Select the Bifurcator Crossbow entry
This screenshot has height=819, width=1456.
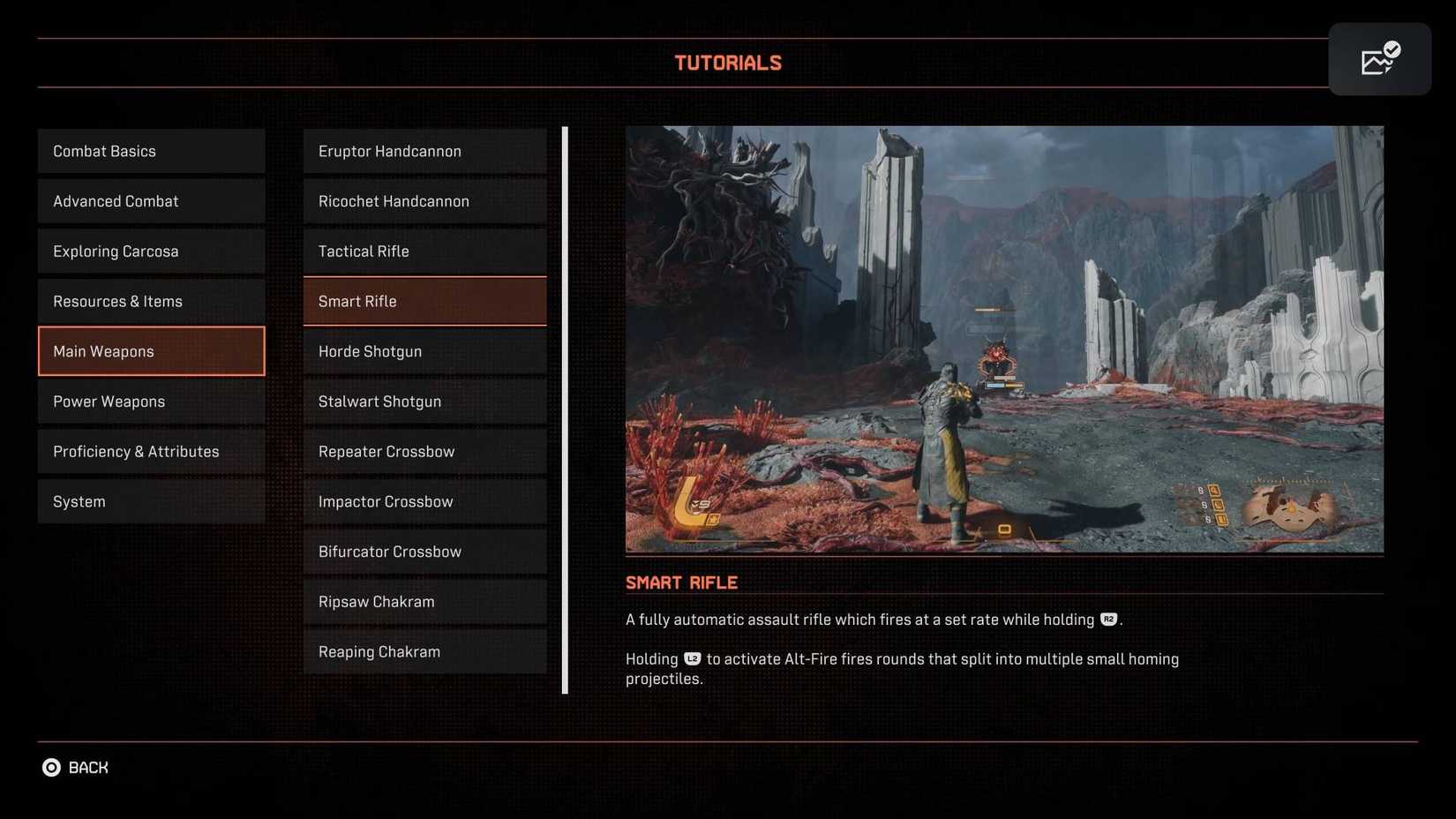tap(424, 551)
